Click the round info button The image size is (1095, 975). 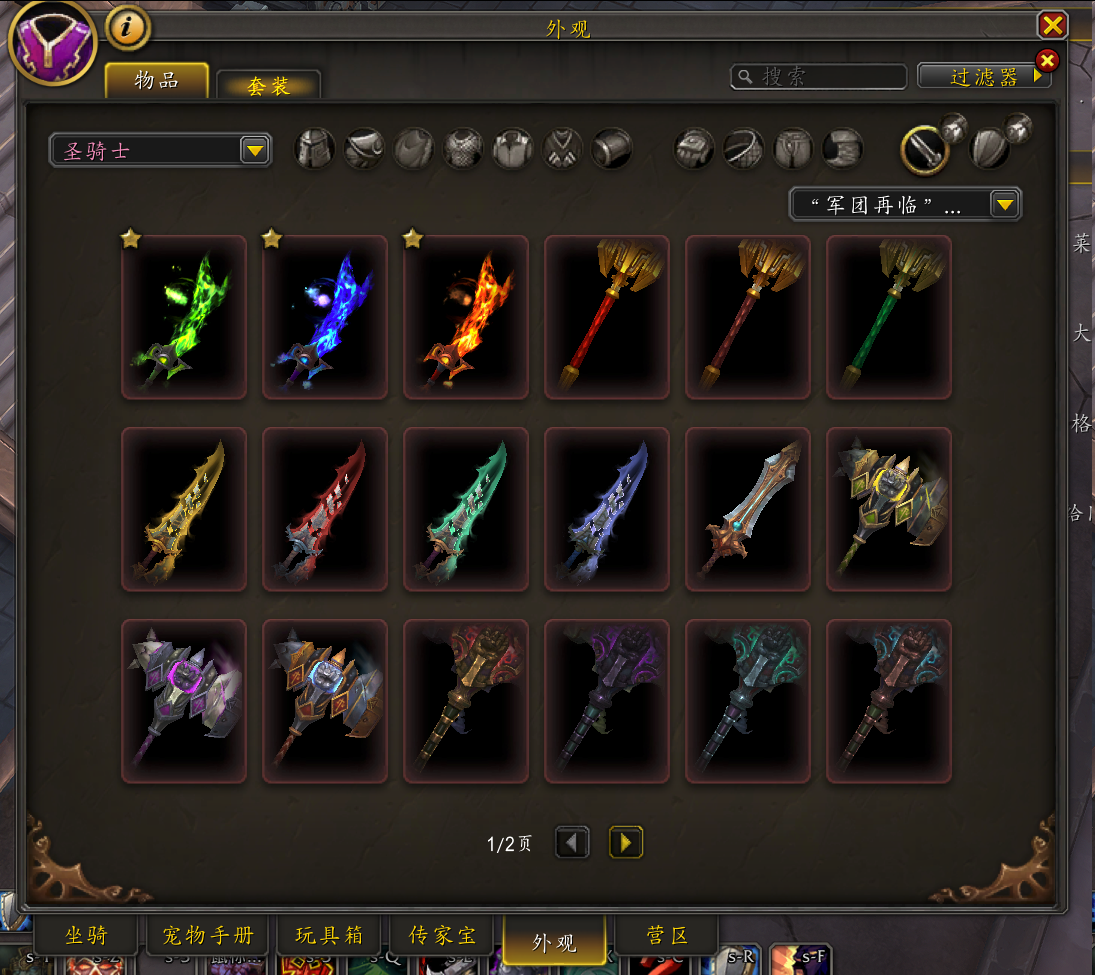pyautogui.click(x=126, y=29)
